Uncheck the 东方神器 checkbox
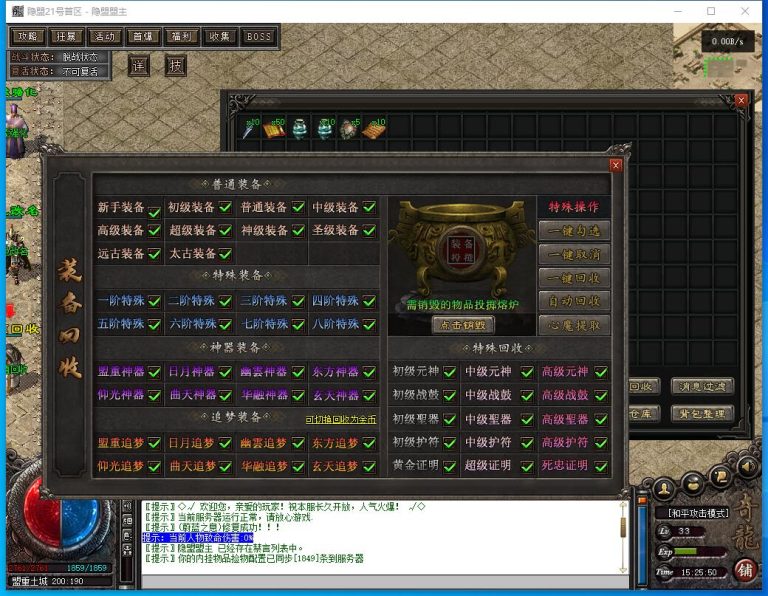The image size is (768, 596). pos(370,371)
